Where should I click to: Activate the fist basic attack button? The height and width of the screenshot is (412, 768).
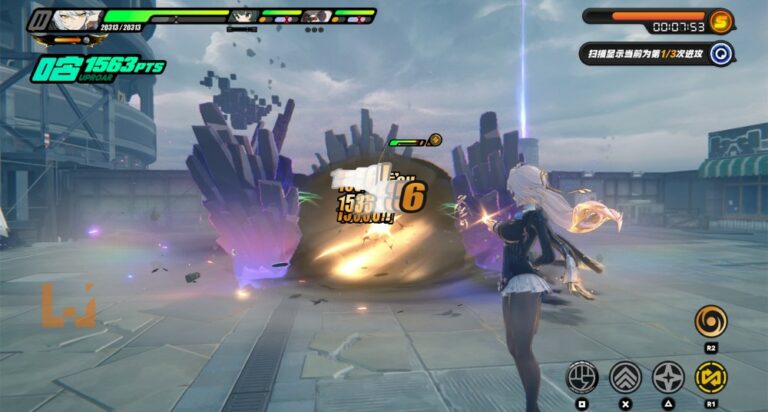point(581,376)
